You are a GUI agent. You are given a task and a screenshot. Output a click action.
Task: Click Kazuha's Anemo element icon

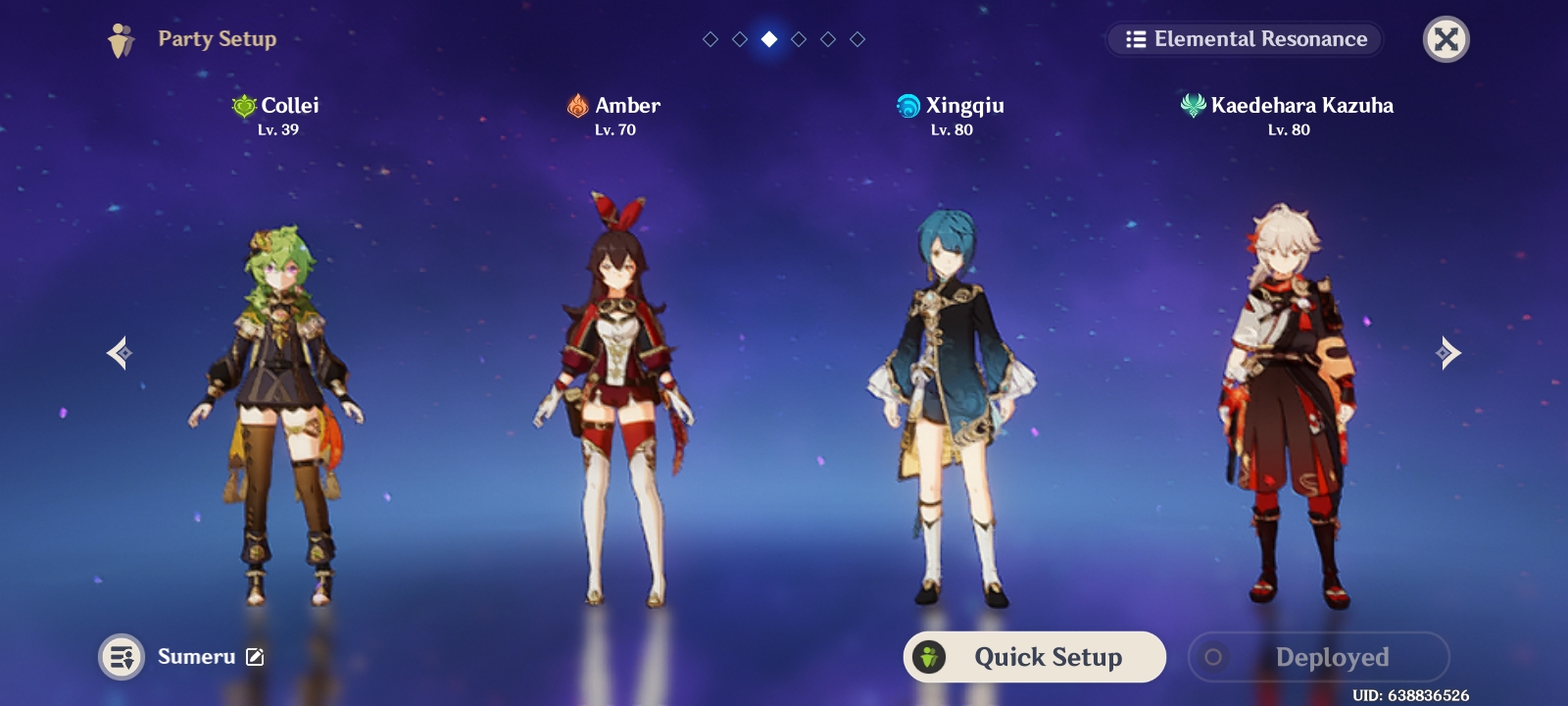[x=1192, y=106]
